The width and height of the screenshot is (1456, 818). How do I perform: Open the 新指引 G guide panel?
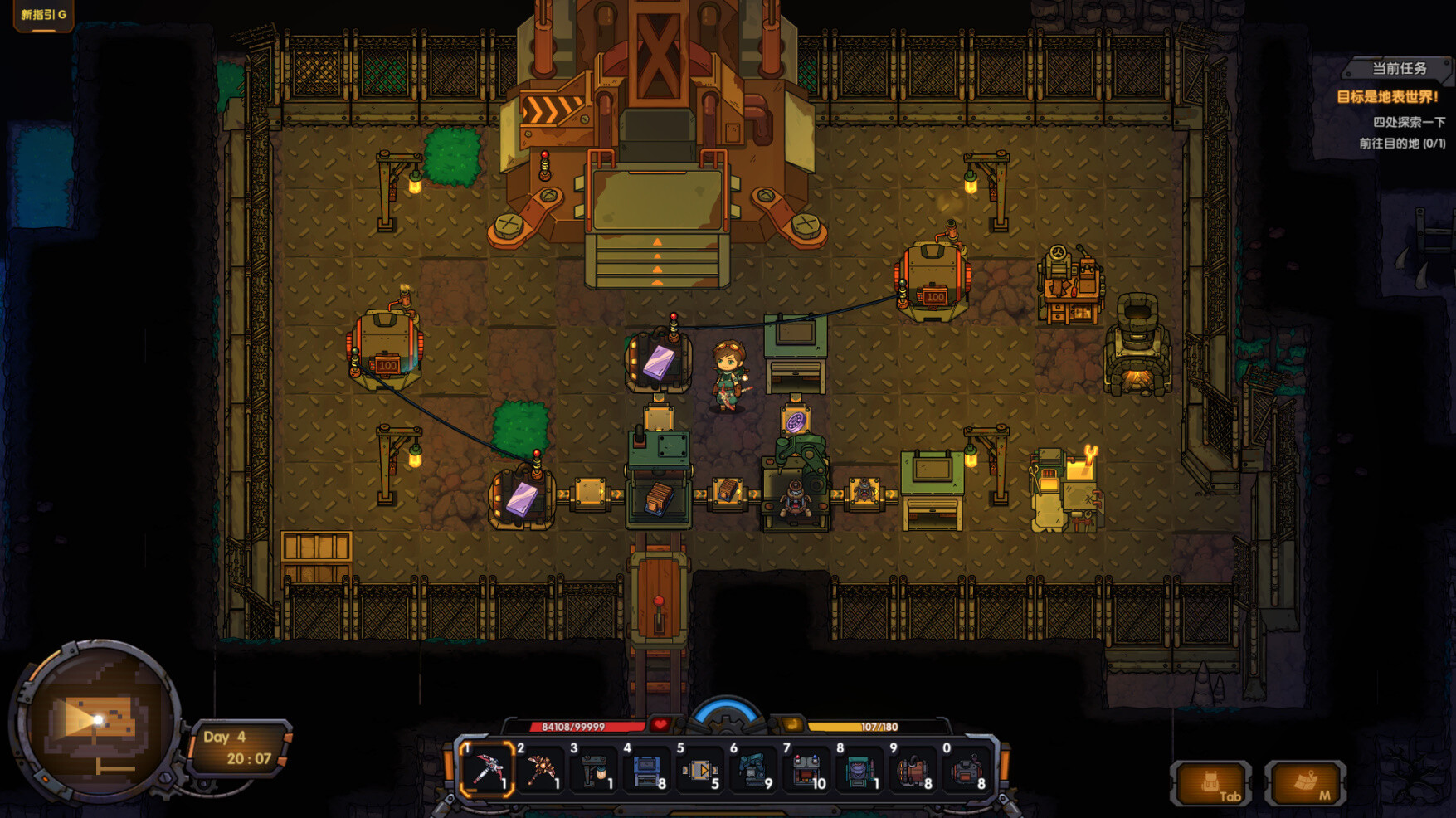[41, 14]
